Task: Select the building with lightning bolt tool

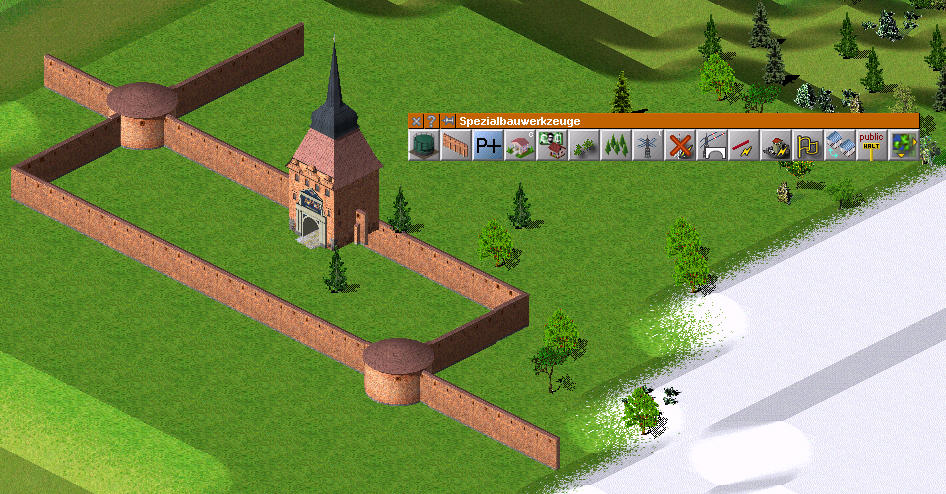Action: click(775, 146)
